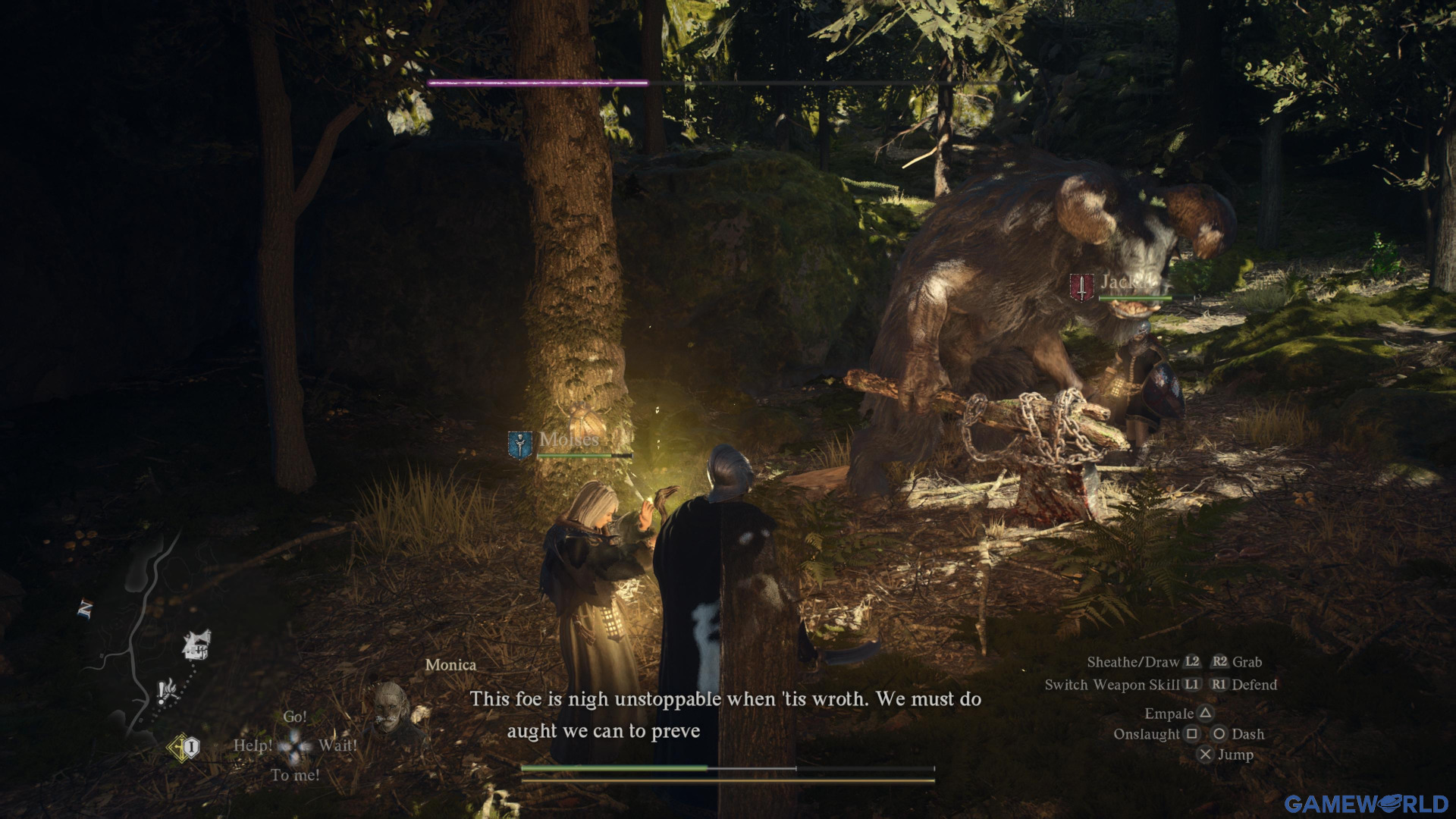Click the To me! pawn command
This screenshot has height=819, width=1456.
coord(296,773)
